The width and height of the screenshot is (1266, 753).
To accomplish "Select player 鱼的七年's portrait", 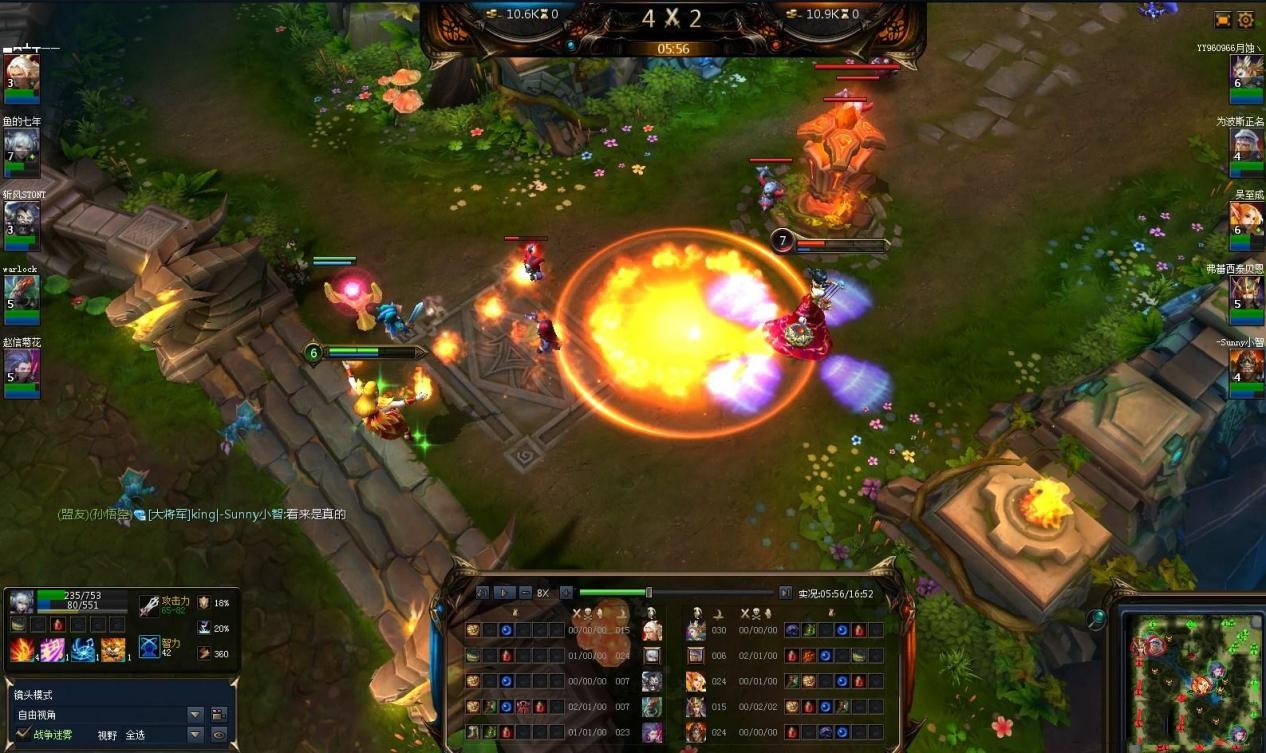I will (21, 147).
